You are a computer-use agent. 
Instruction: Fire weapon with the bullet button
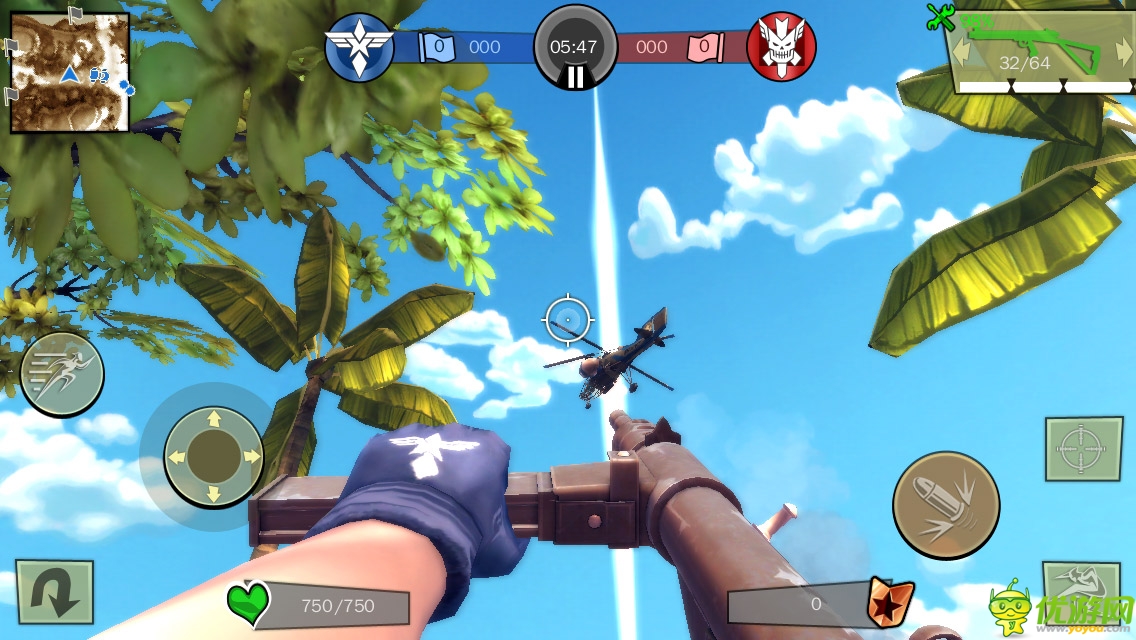point(946,504)
